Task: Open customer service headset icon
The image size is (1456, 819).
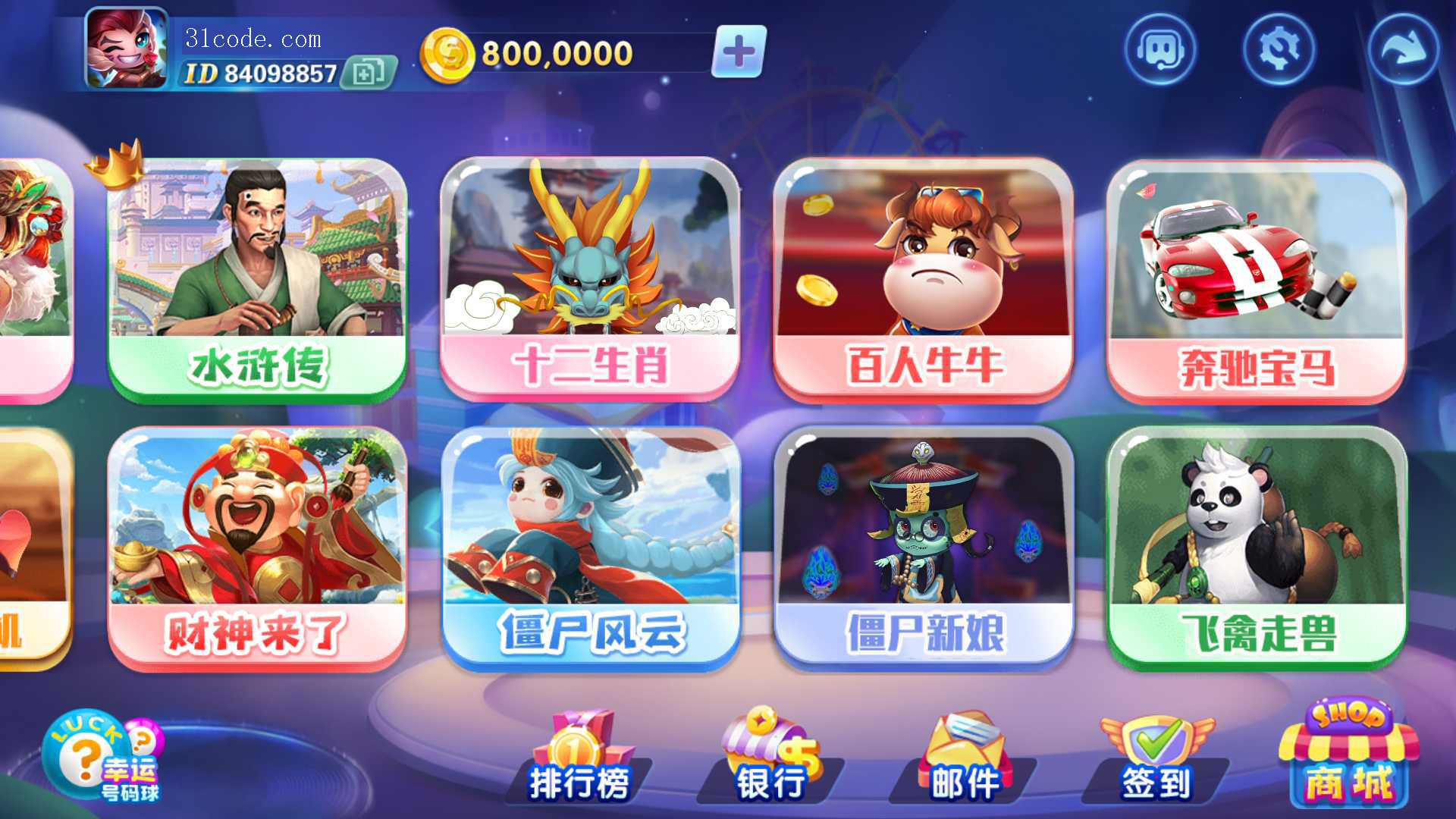Action: pos(1159,50)
